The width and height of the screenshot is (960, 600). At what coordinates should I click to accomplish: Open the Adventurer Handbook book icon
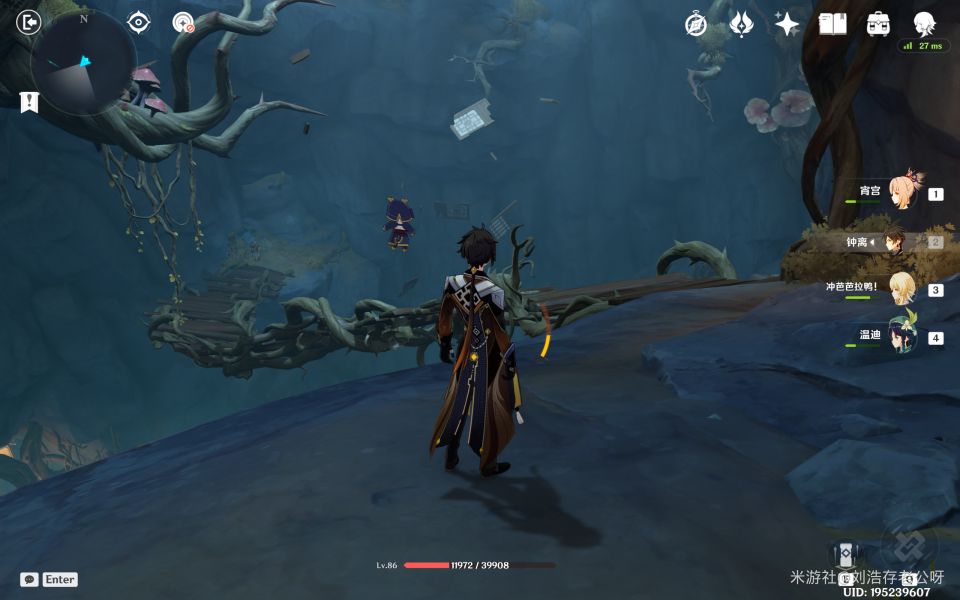[832, 24]
